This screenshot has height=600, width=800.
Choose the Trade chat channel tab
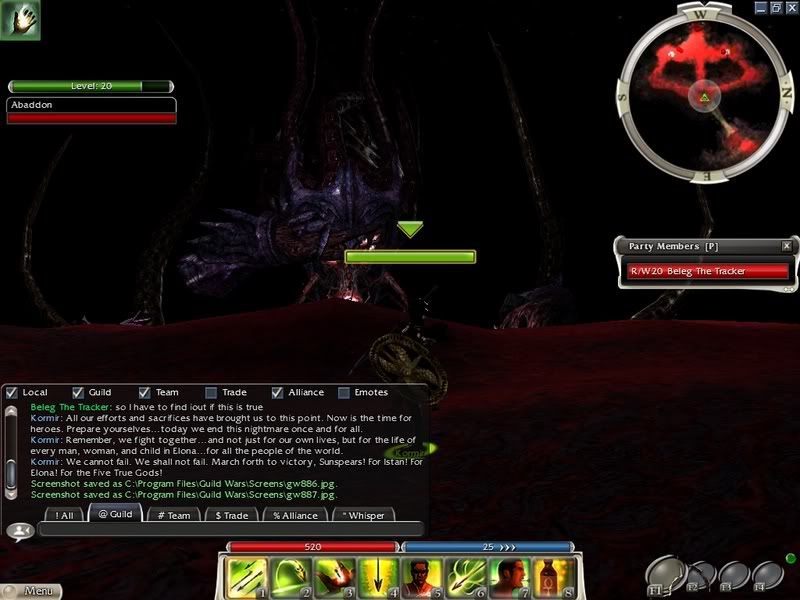[232, 515]
